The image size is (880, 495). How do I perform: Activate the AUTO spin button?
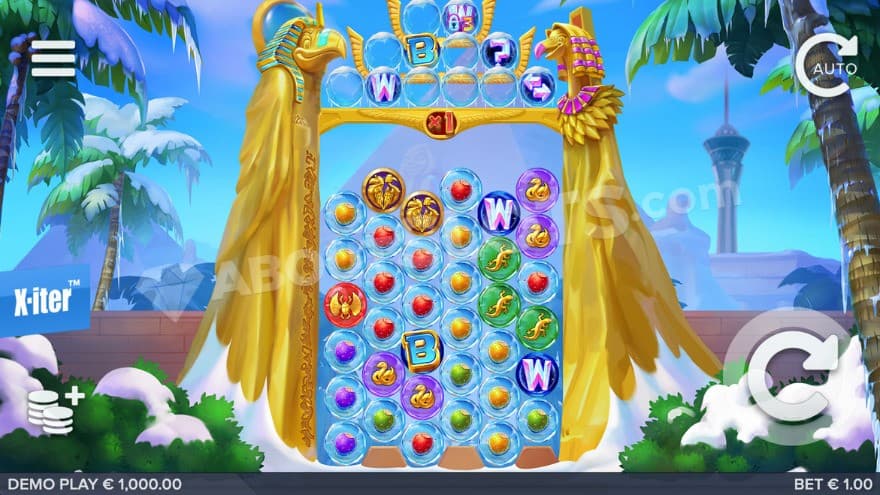(x=827, y=64)
